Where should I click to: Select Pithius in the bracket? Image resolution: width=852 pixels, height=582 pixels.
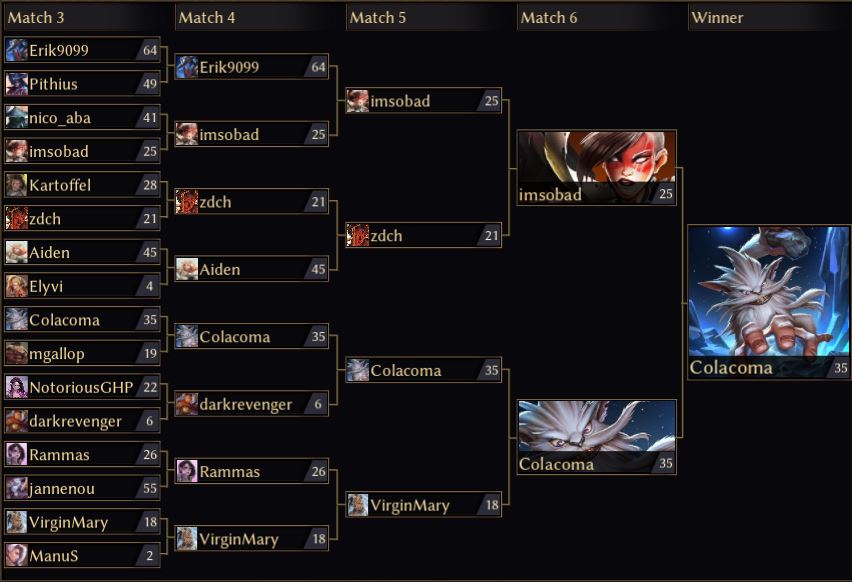point(82,84)
